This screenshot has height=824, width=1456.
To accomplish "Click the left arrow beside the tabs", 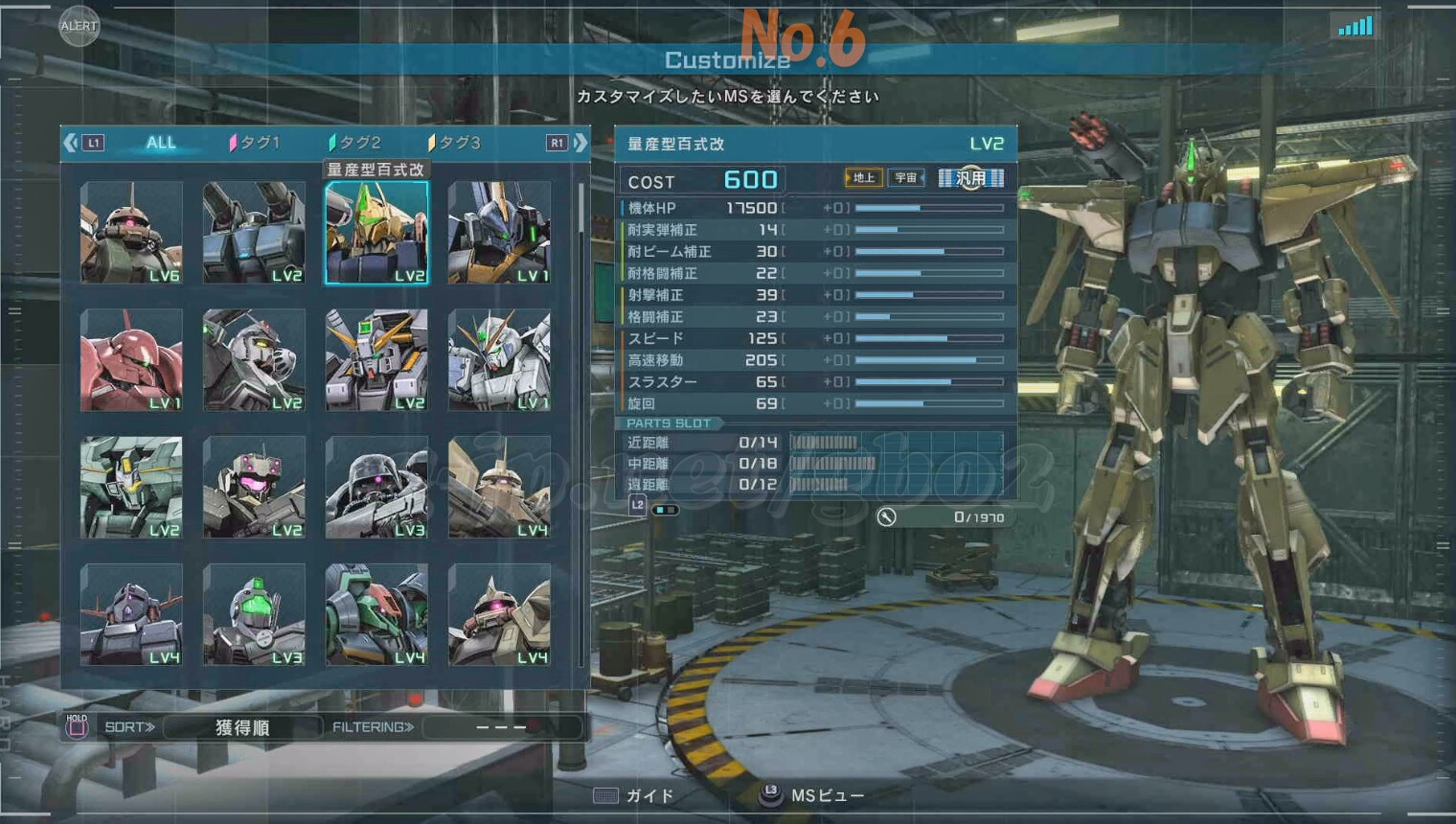I will [71, 143].
